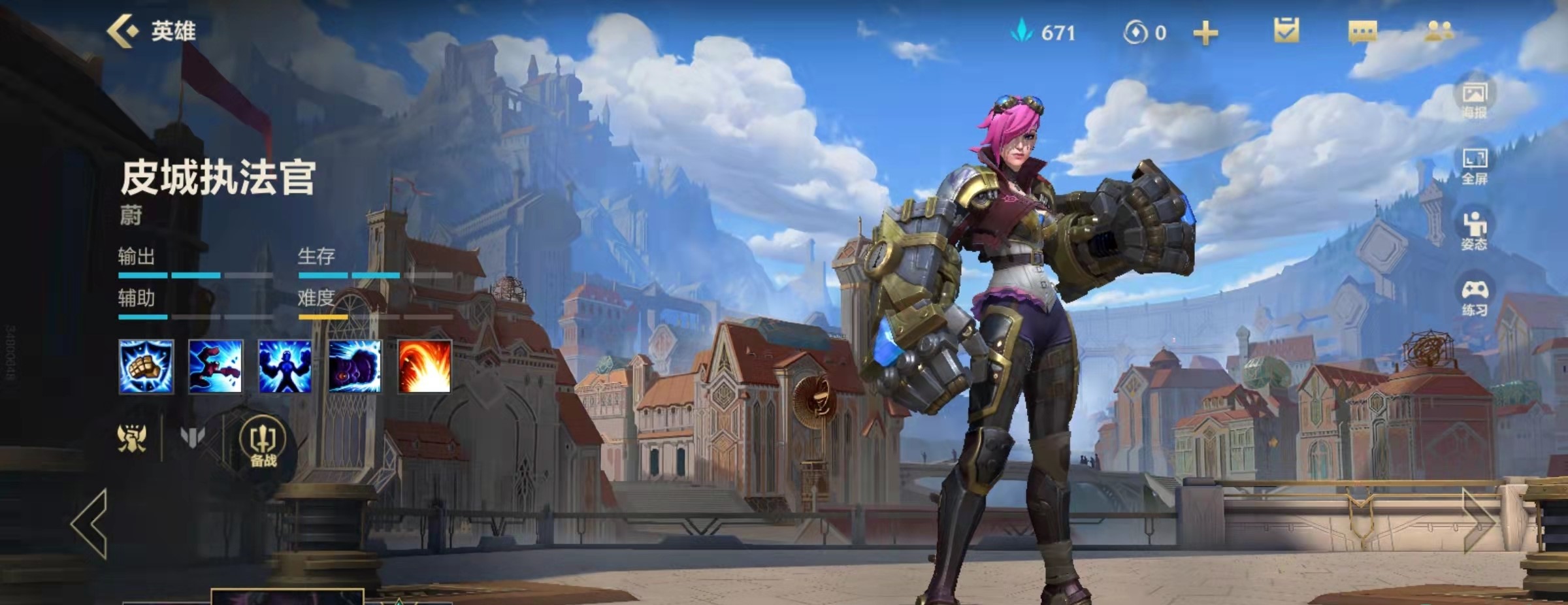Screen dimensions: 1568x605
Task: Select the purple gauntlet shockwave ability icon
Action: [x=355, y=367]
